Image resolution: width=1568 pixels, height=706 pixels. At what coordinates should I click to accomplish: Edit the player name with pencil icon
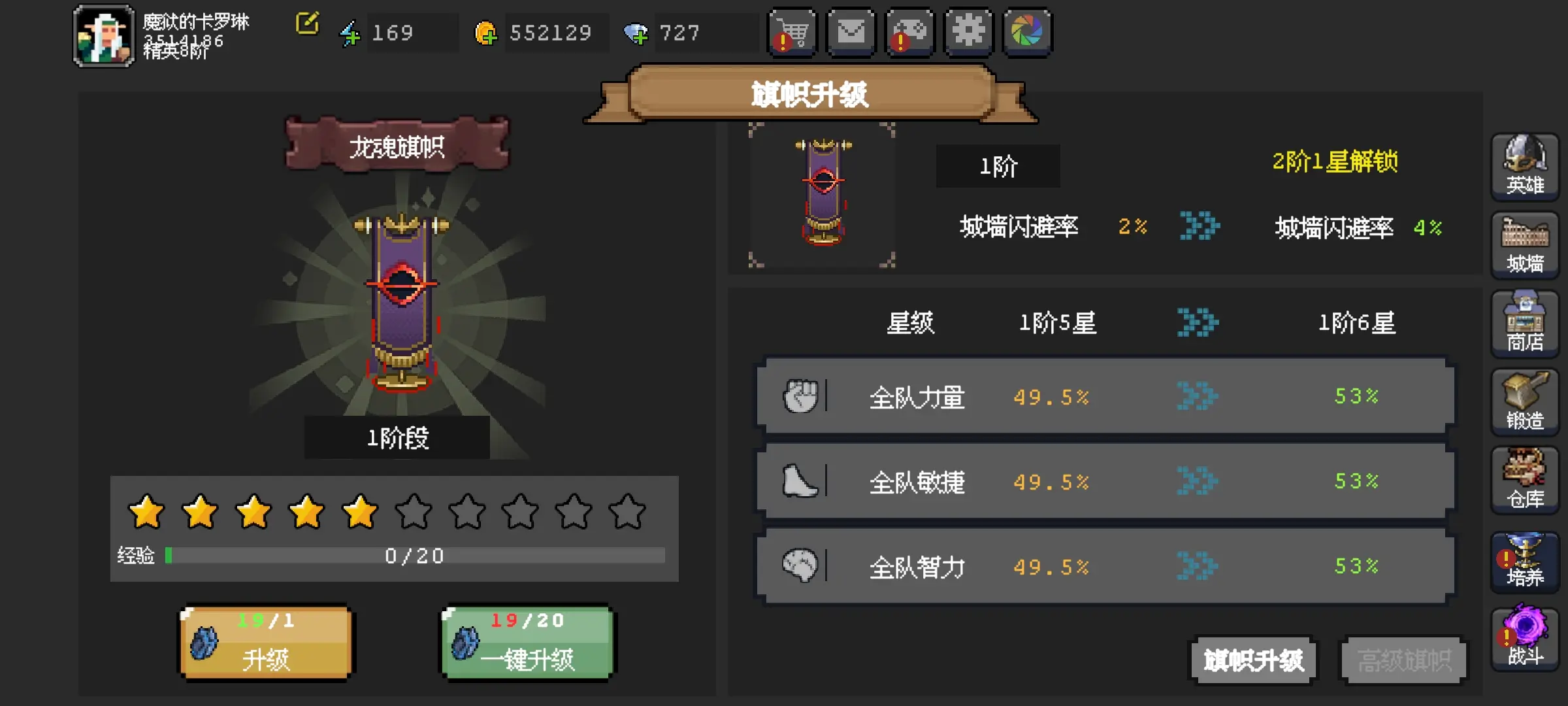pyautogui.click(x=307, y=24)
